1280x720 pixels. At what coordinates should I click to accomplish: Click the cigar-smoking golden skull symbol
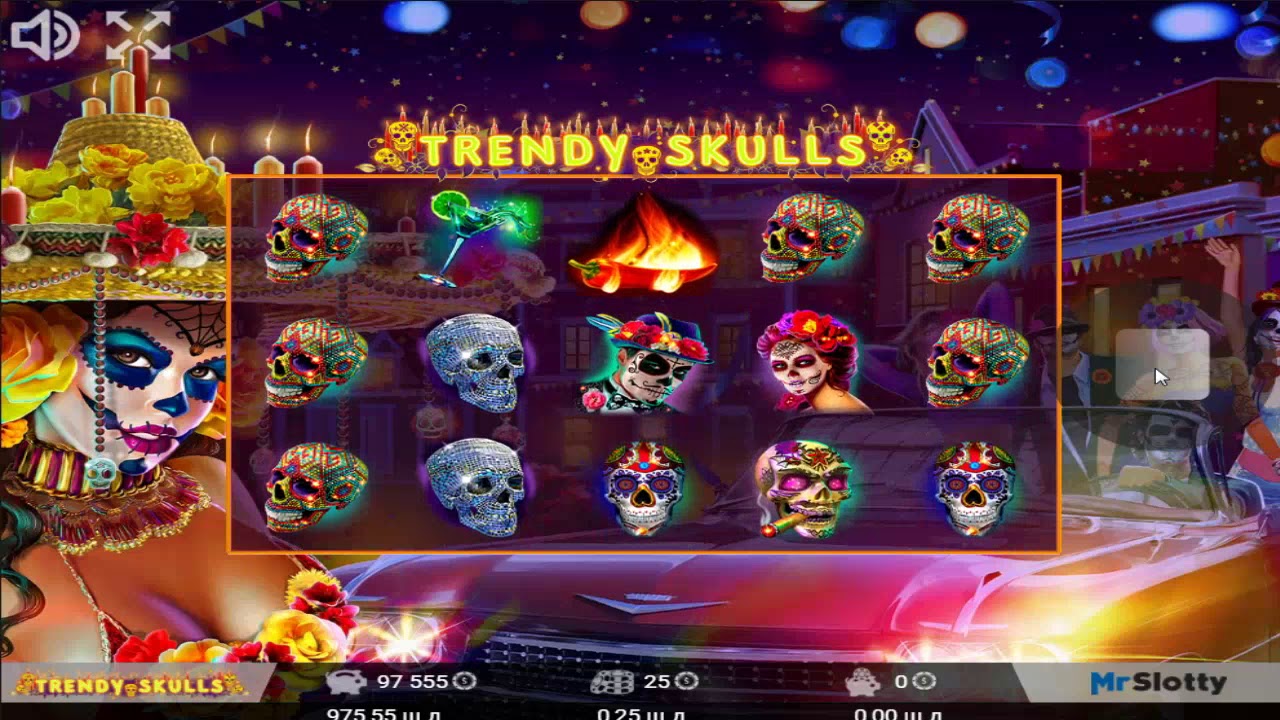(805, 490)
